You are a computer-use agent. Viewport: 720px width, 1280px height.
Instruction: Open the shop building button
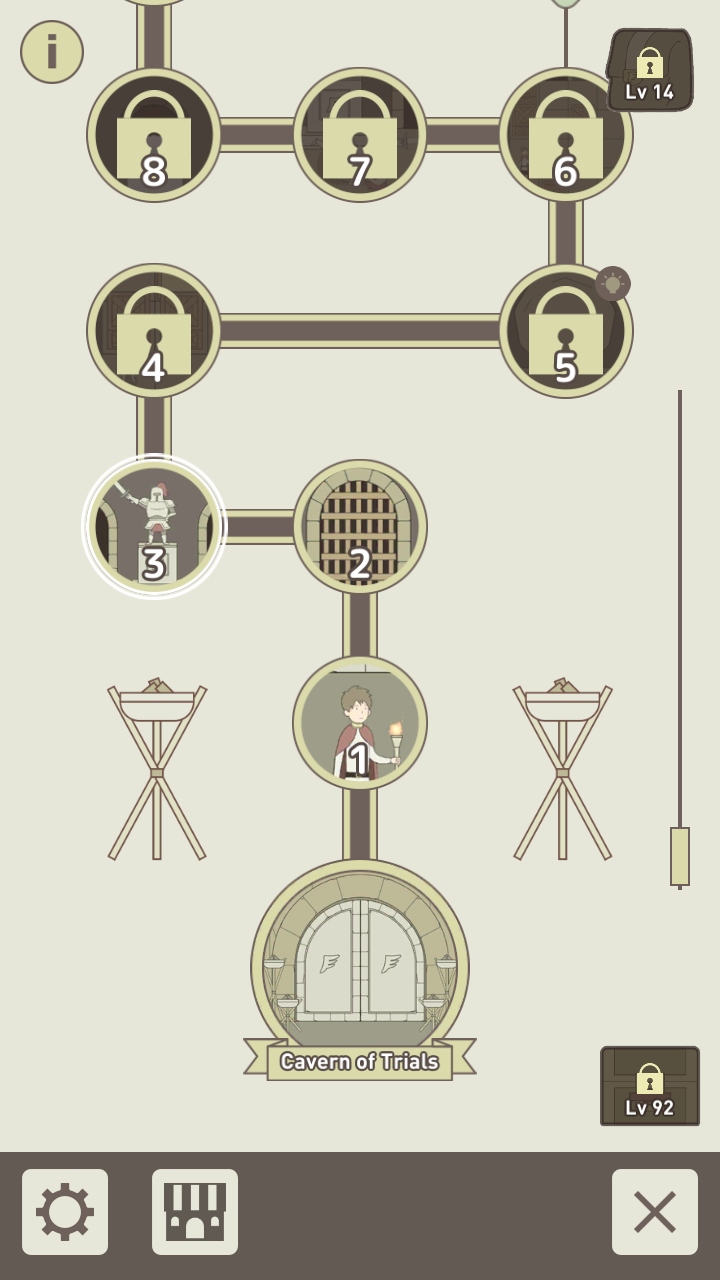click(x=195, y=1212)
